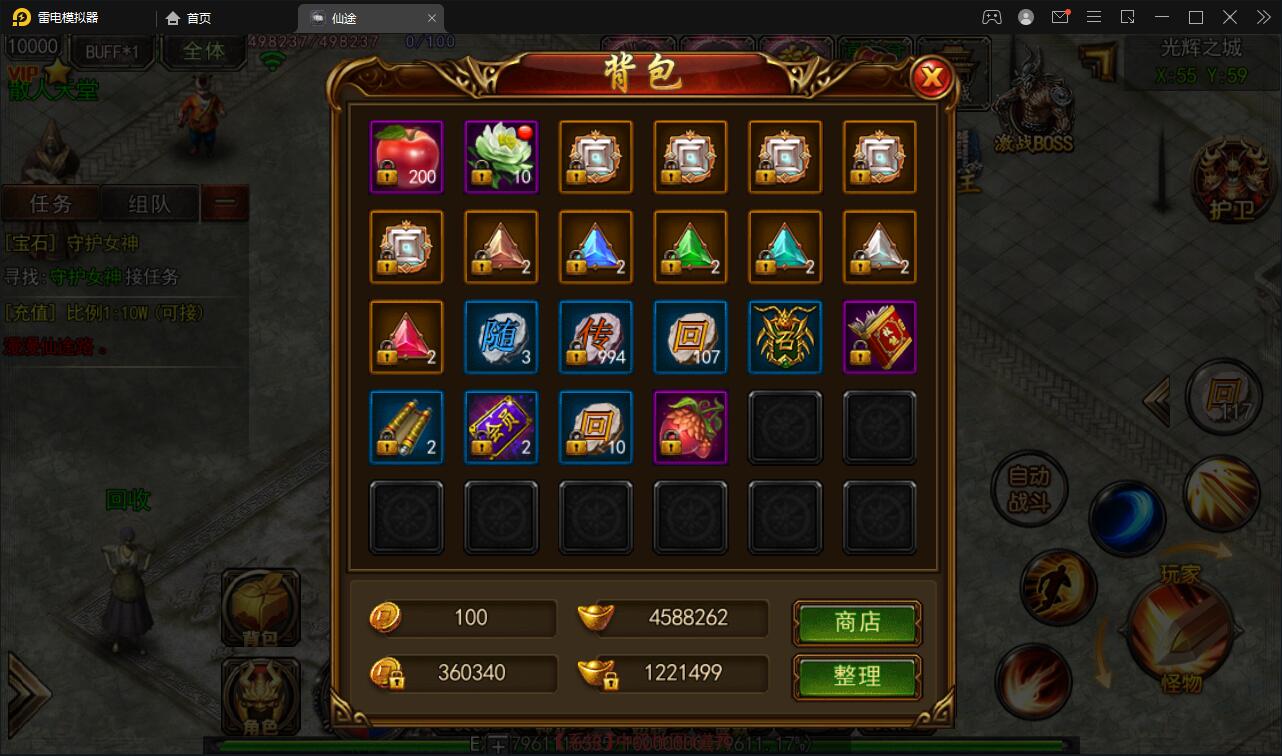Close the backpack window

click(x=932, y=77)
